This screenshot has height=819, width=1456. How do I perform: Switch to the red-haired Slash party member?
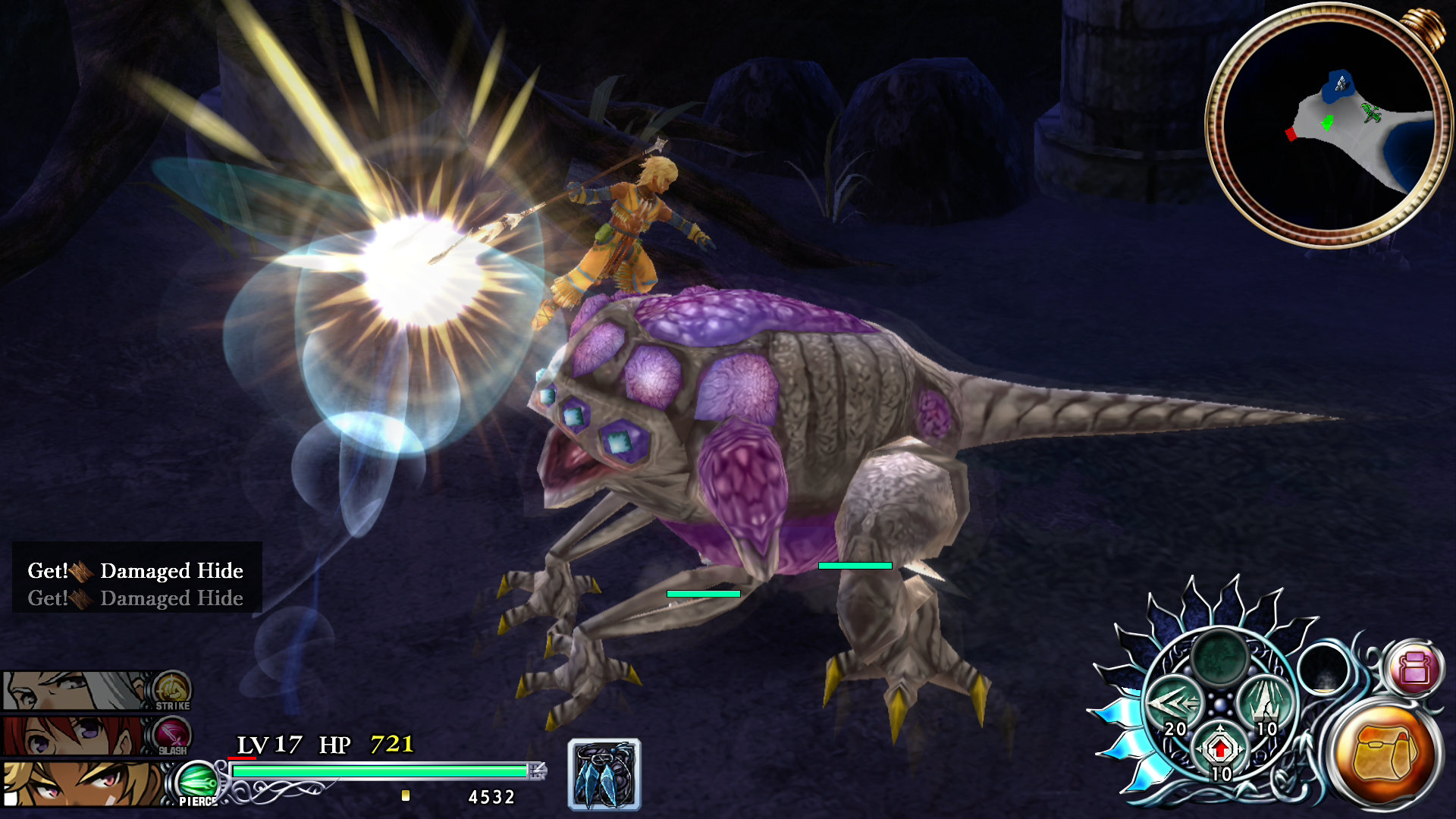(x=76, y=736)
